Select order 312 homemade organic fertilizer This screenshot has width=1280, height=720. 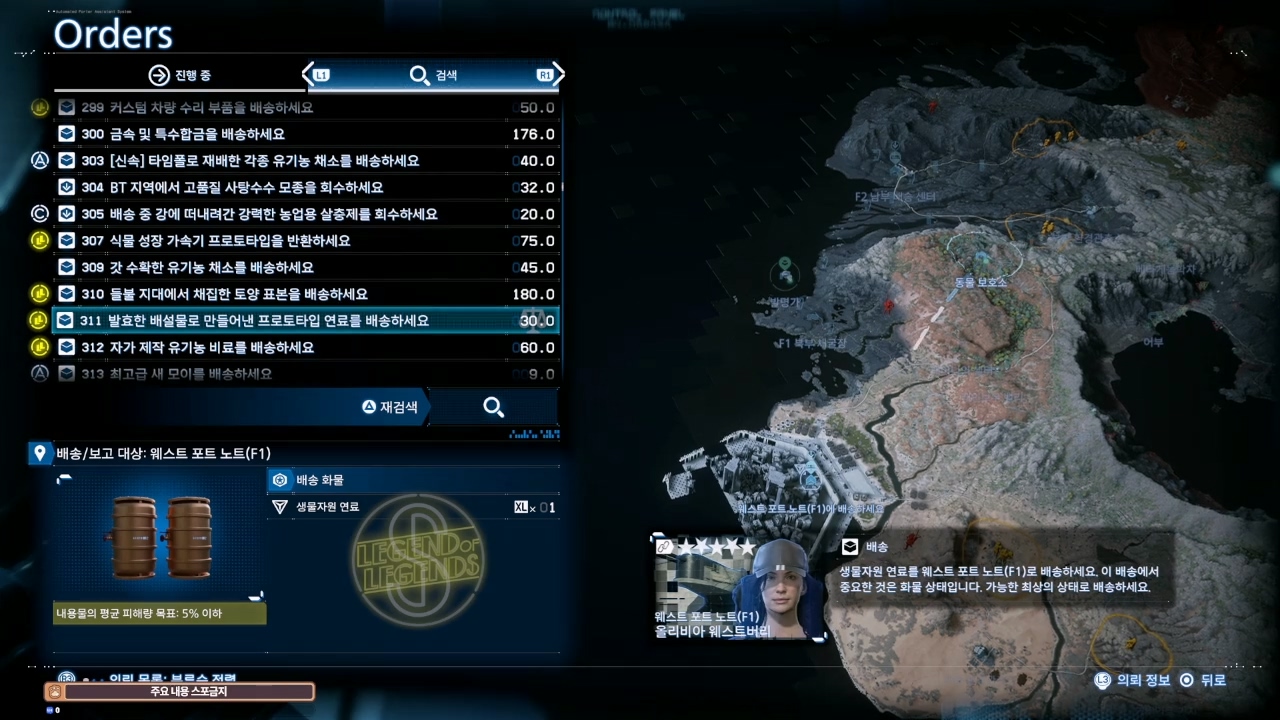[x=305, y=348]
